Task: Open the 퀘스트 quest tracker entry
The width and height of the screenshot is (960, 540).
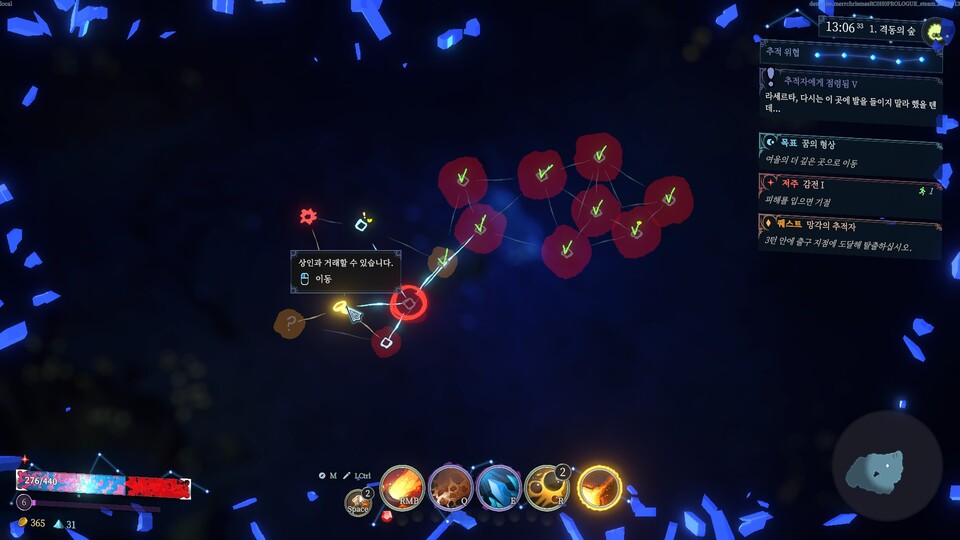Action: [850, 235]
